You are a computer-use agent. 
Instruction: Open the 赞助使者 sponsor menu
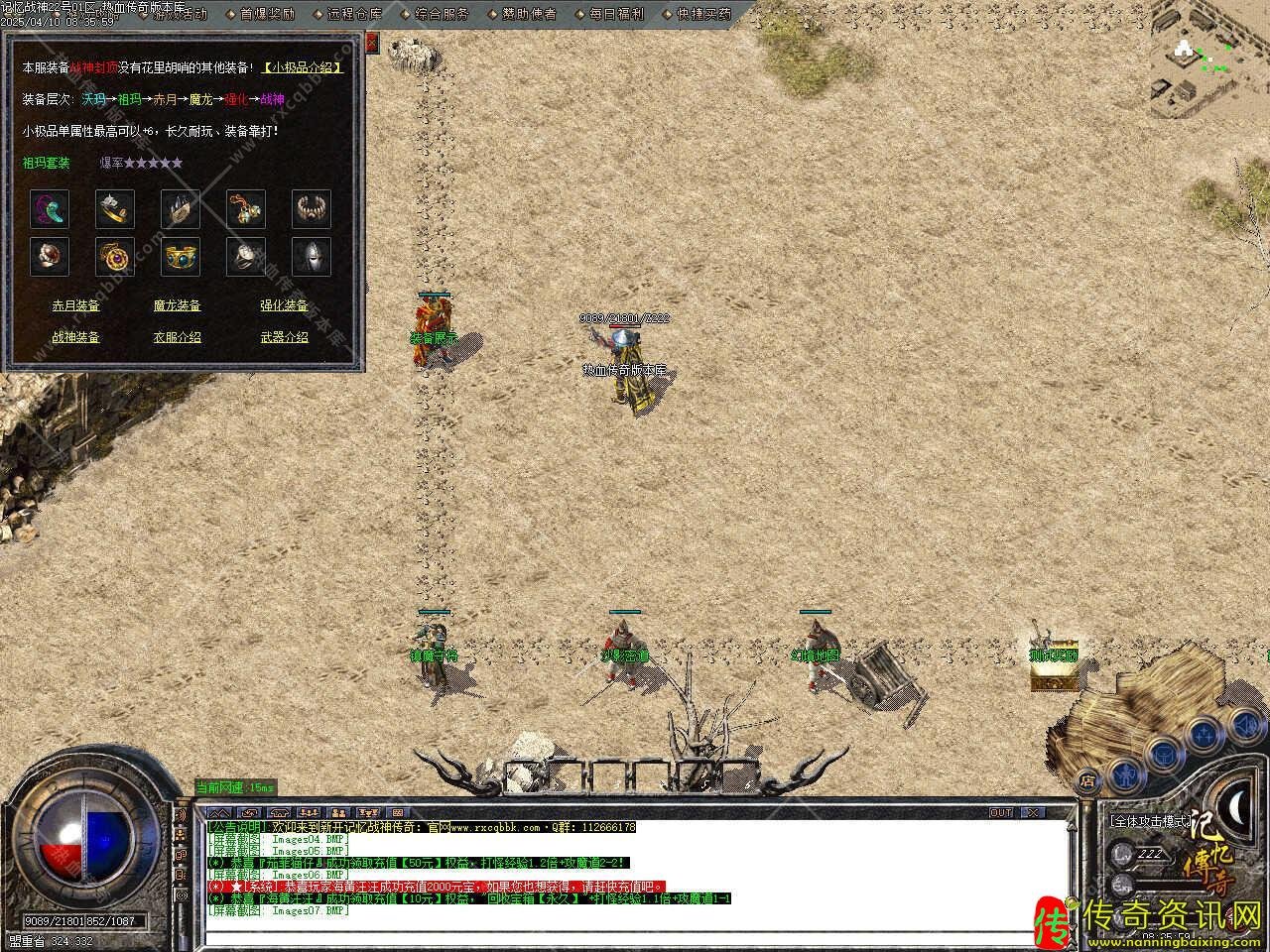tap(529, 14)
